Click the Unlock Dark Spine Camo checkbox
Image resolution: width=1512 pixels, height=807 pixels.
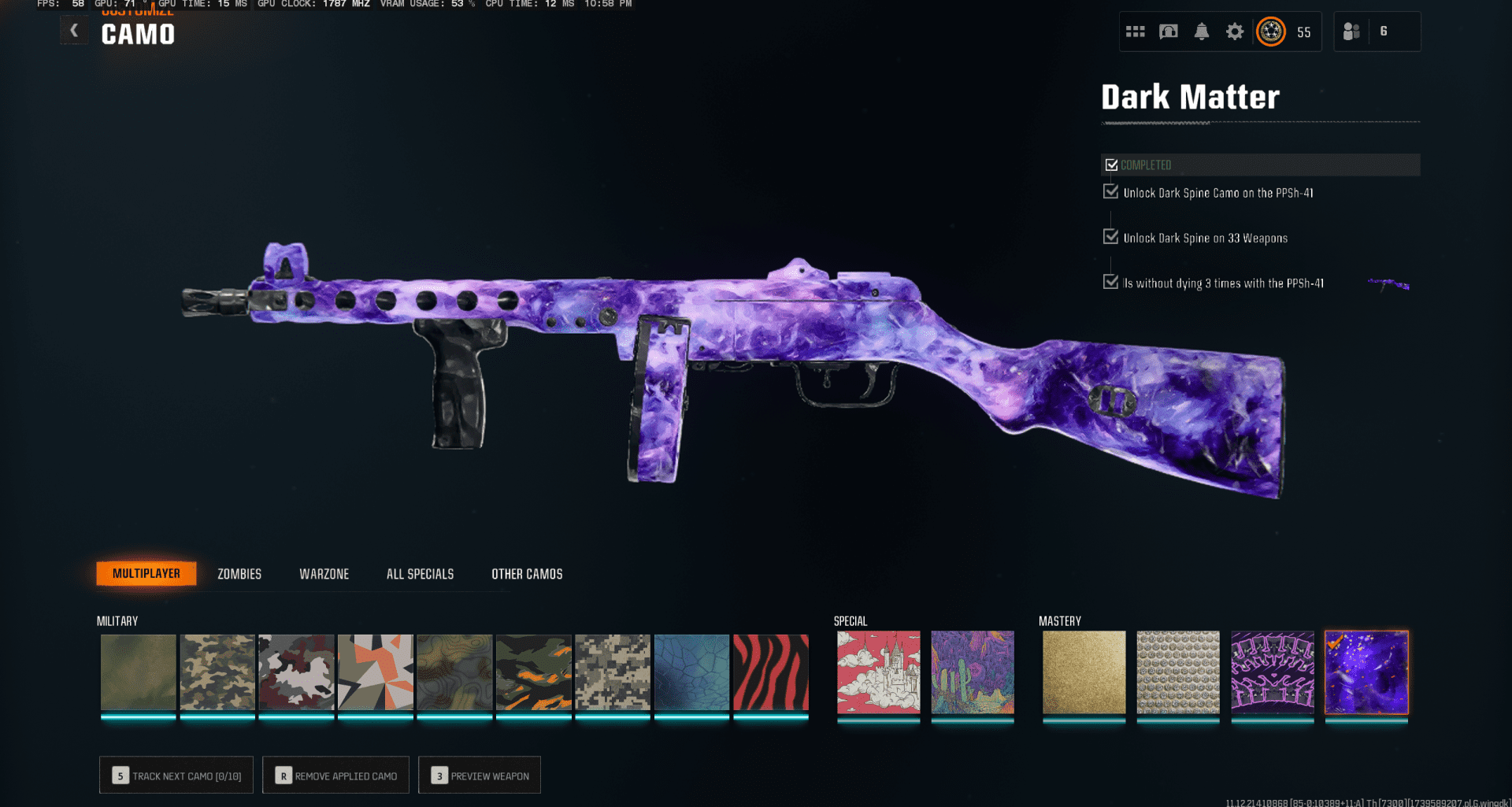[x=1112, y=191]
